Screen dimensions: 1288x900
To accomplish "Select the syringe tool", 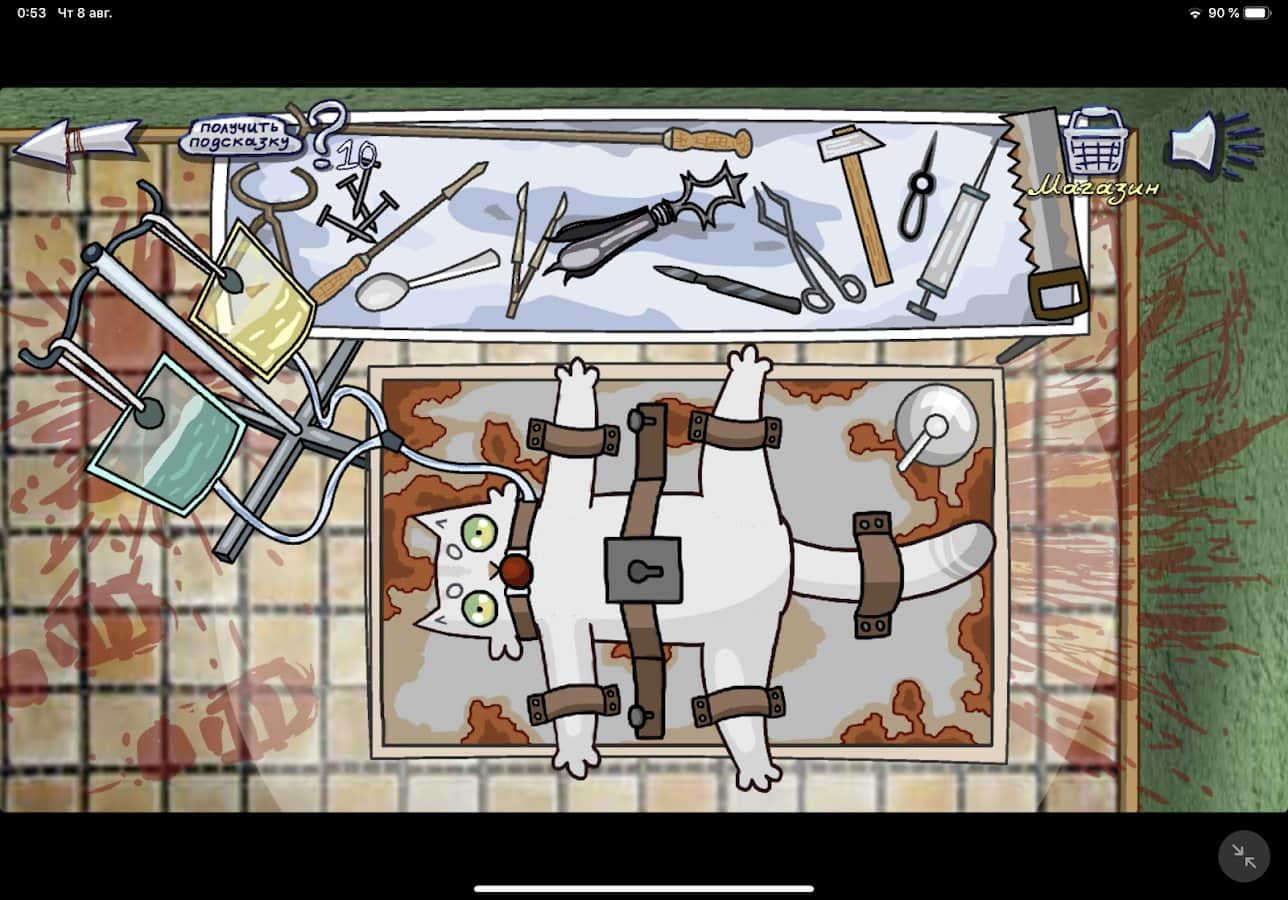I will tap(935, 250).
